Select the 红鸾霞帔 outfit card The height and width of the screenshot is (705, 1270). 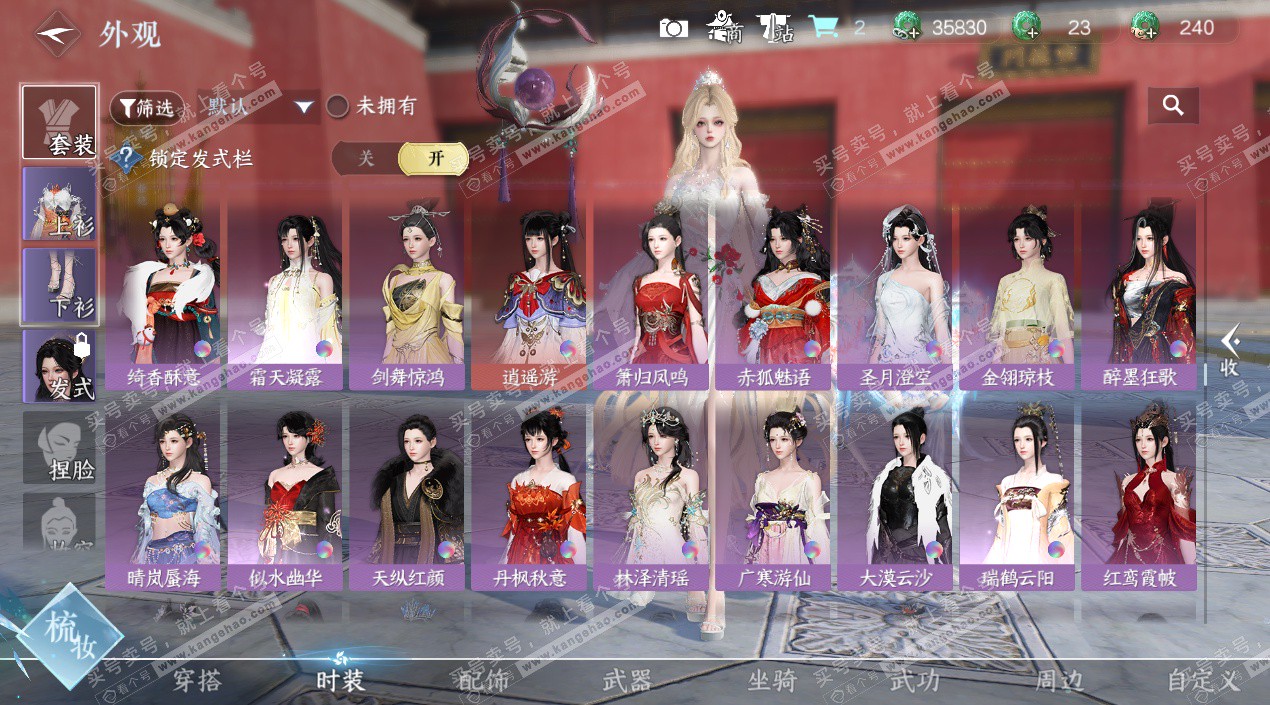point(1138,496)
